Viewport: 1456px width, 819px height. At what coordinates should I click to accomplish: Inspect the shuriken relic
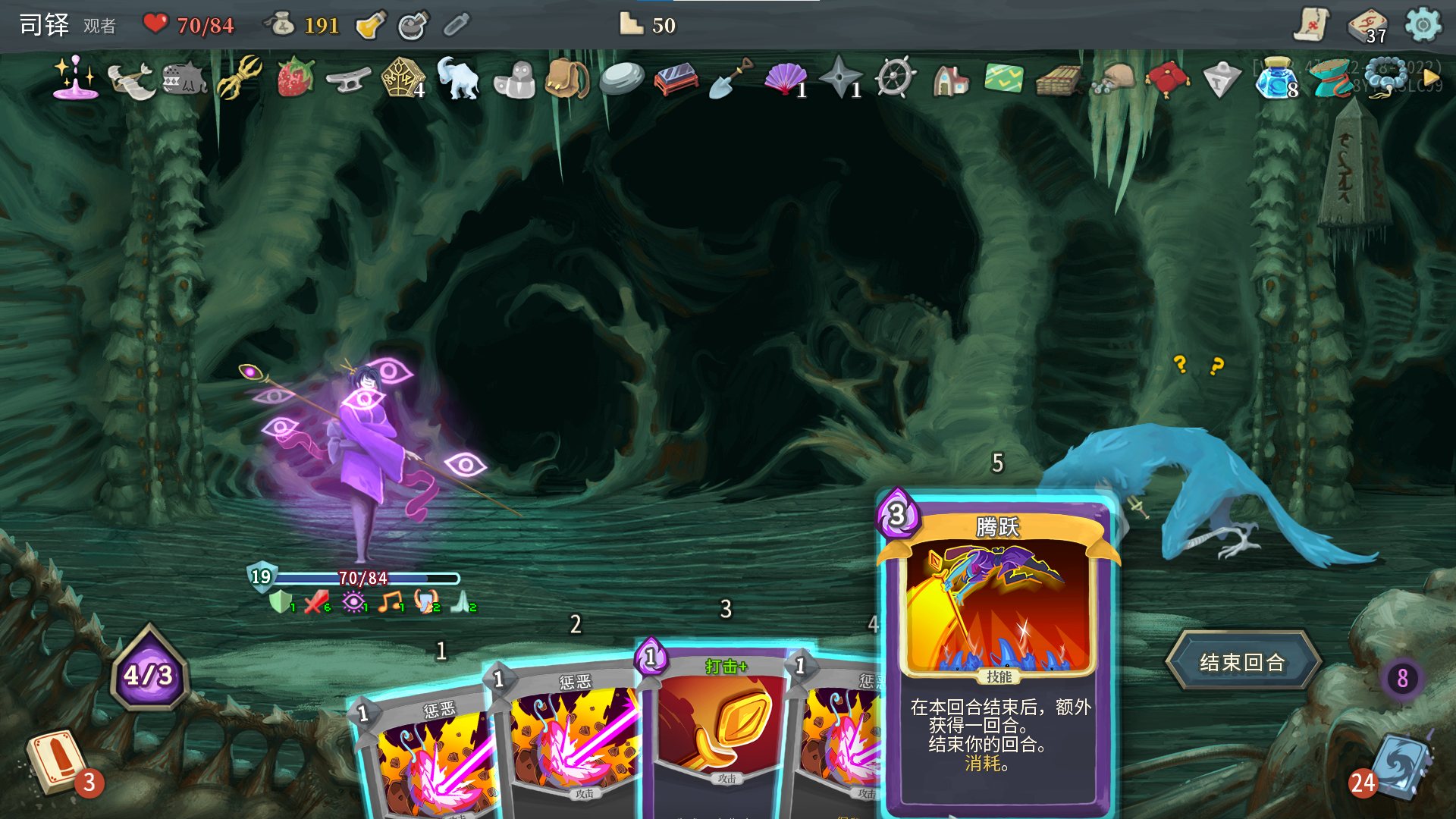840,79
